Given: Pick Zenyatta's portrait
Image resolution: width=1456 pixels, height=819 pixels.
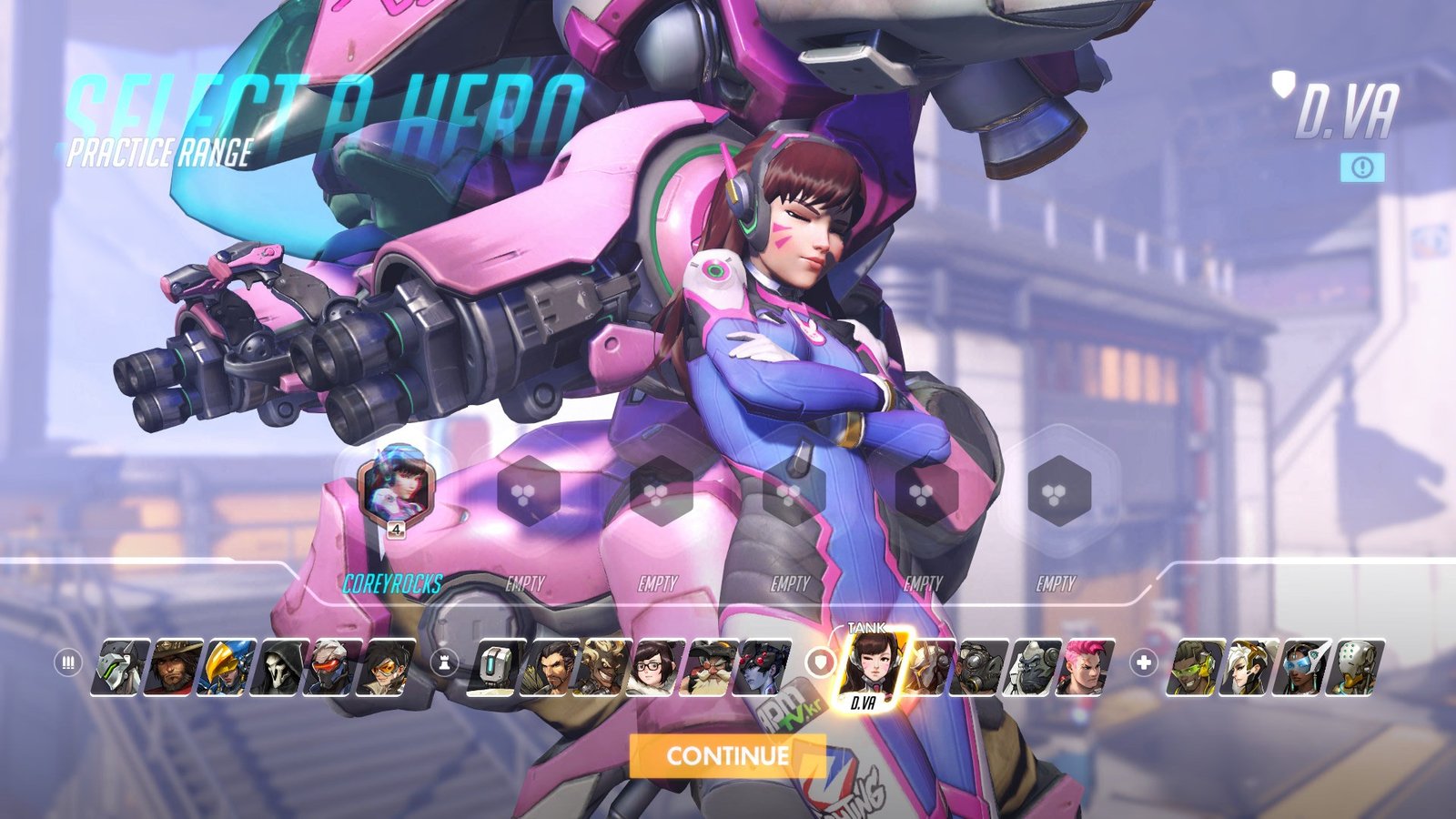Looking at the screenshot, I should [1355, 667].
